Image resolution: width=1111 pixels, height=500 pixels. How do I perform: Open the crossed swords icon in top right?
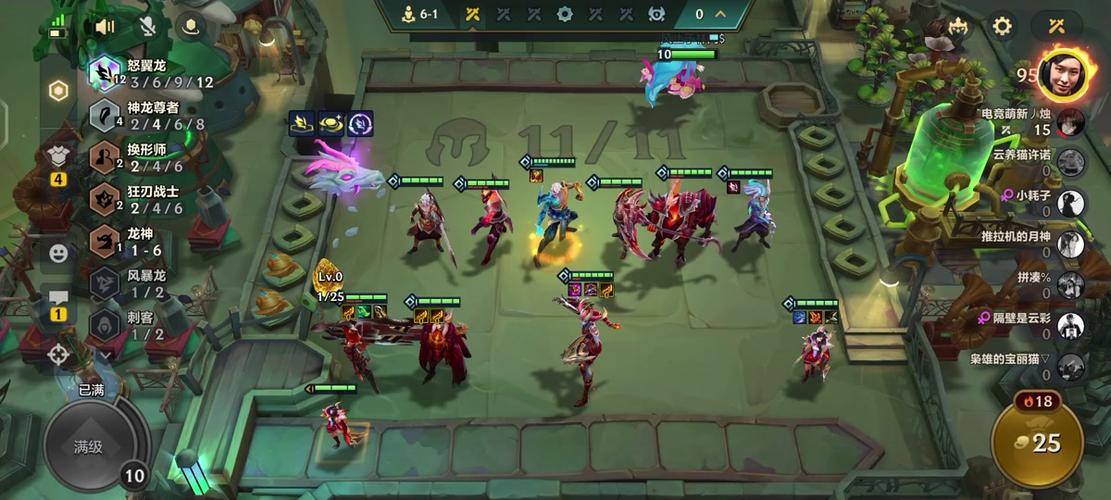tap(1058, 26)
